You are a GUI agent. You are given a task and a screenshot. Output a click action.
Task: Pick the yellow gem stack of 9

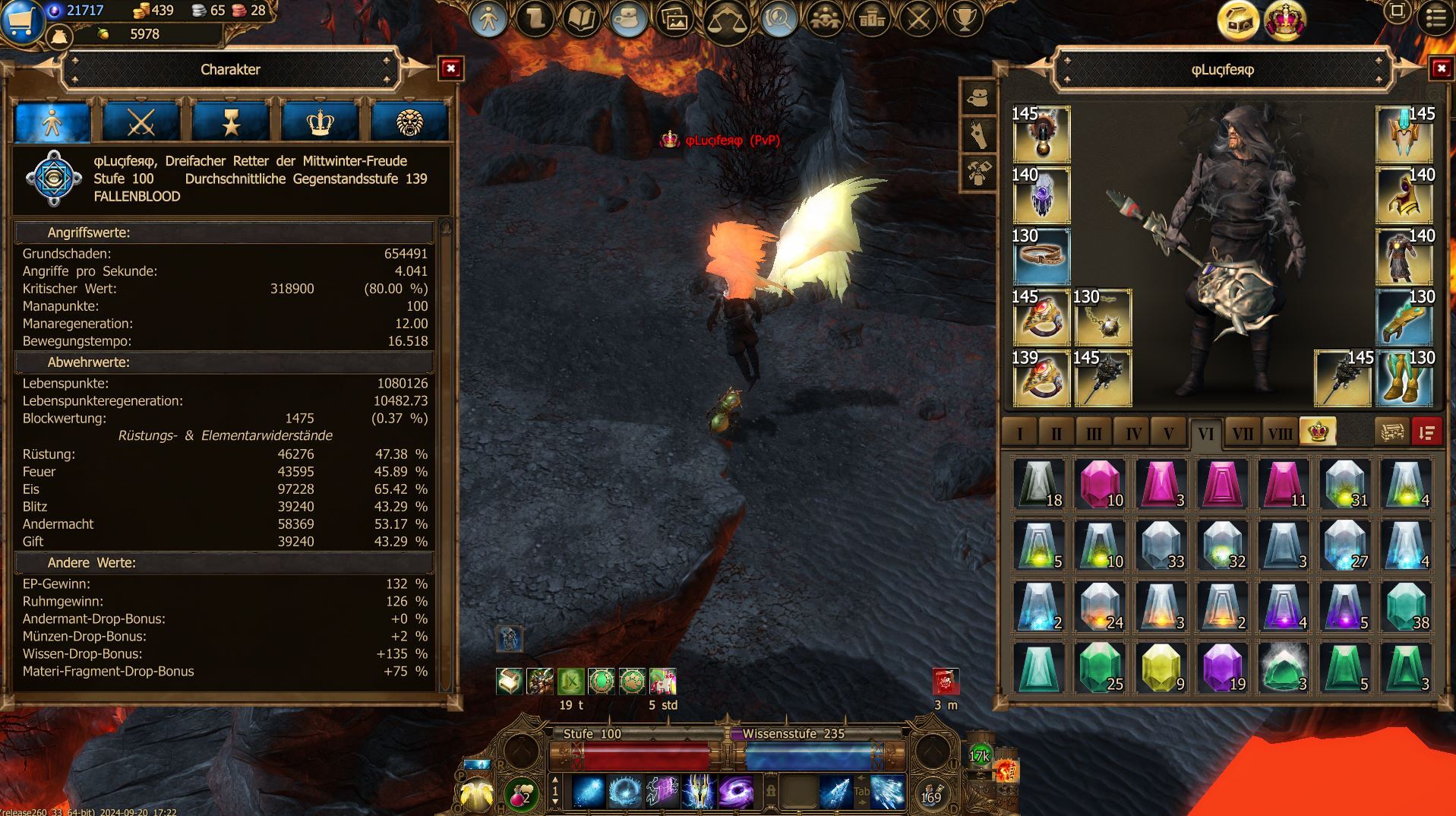pos(1161,668)
